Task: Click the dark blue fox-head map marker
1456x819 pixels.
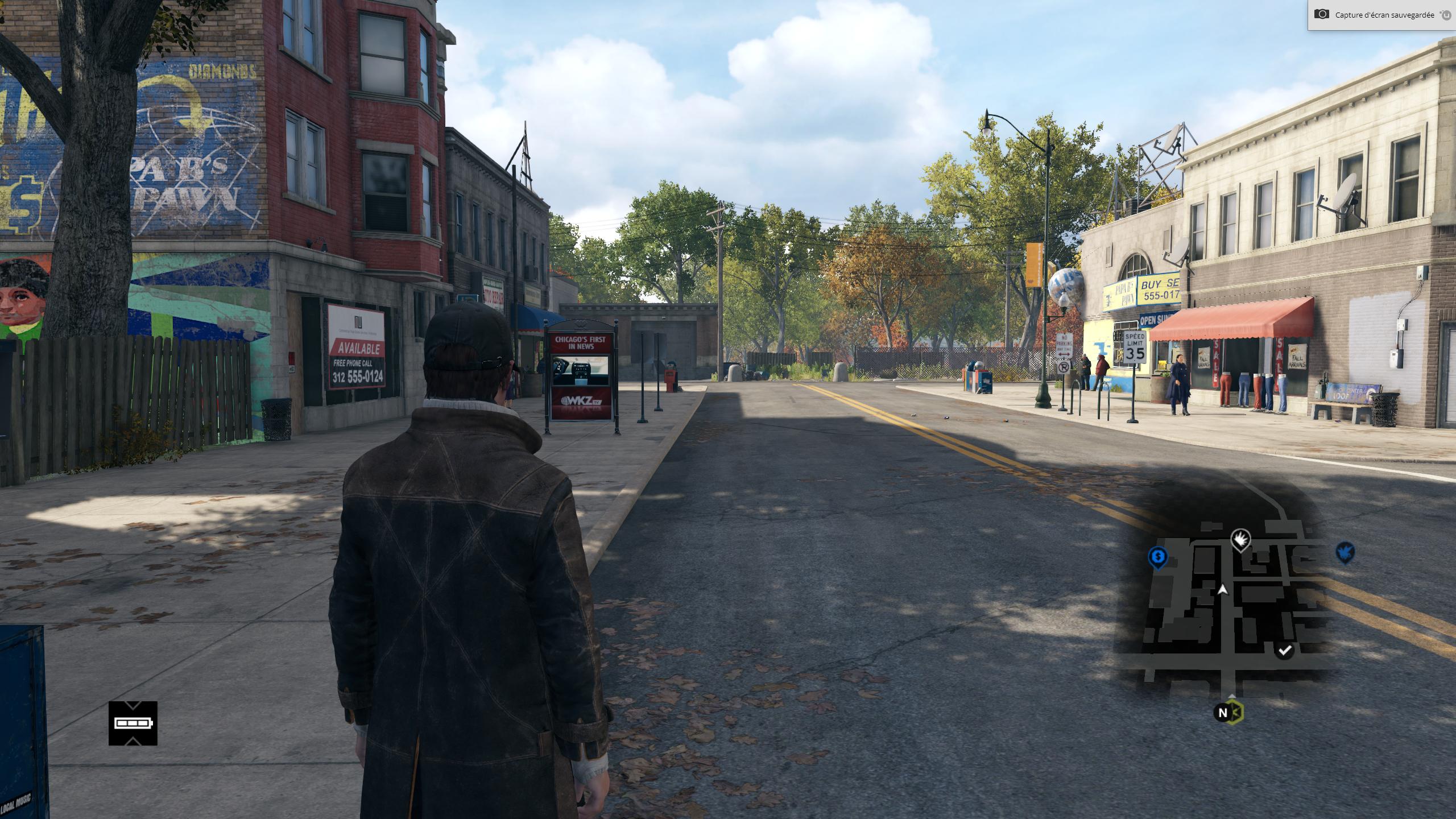Action: pos(1345,552)
